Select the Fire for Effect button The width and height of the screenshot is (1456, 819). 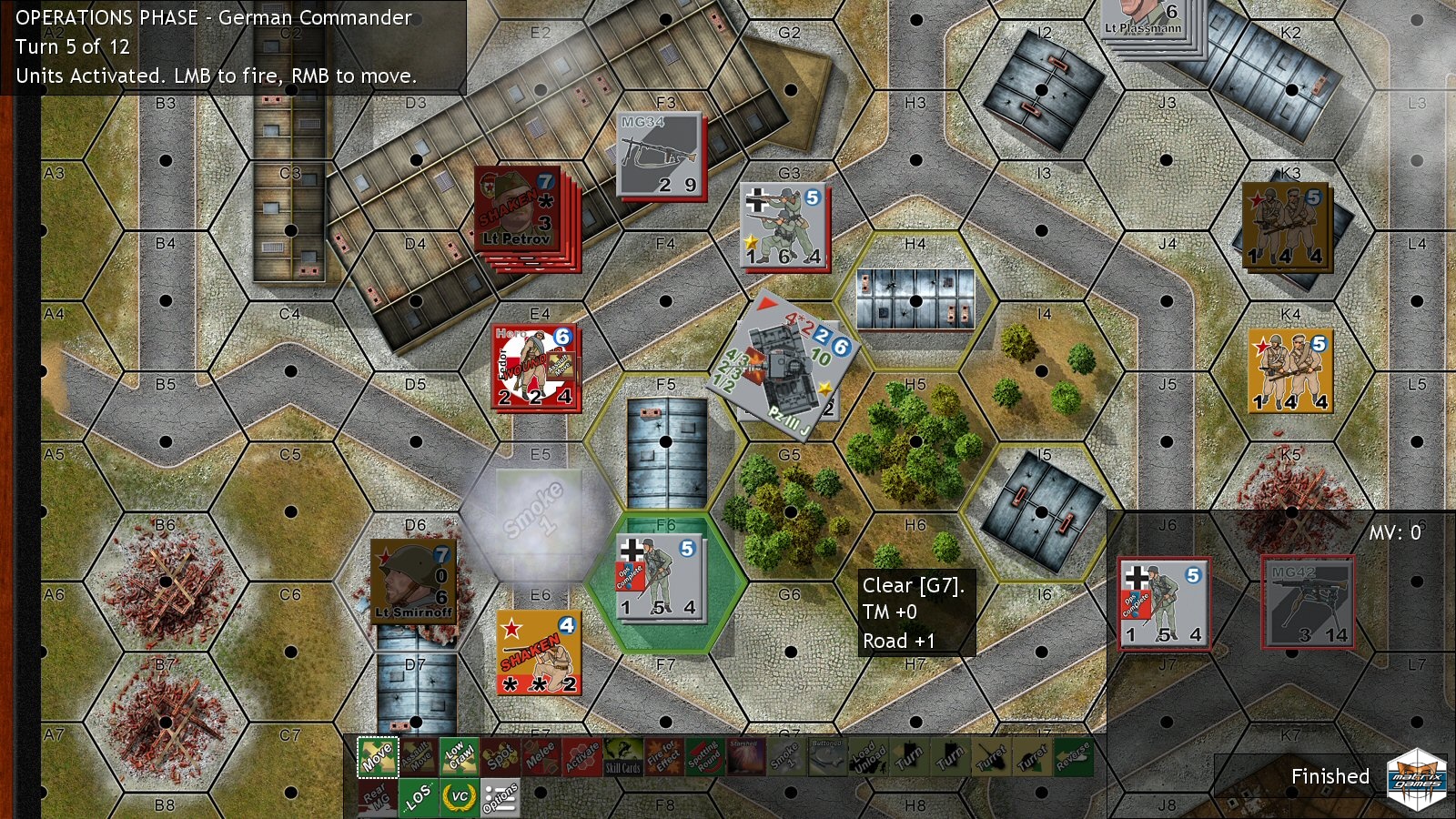(663, 757)
